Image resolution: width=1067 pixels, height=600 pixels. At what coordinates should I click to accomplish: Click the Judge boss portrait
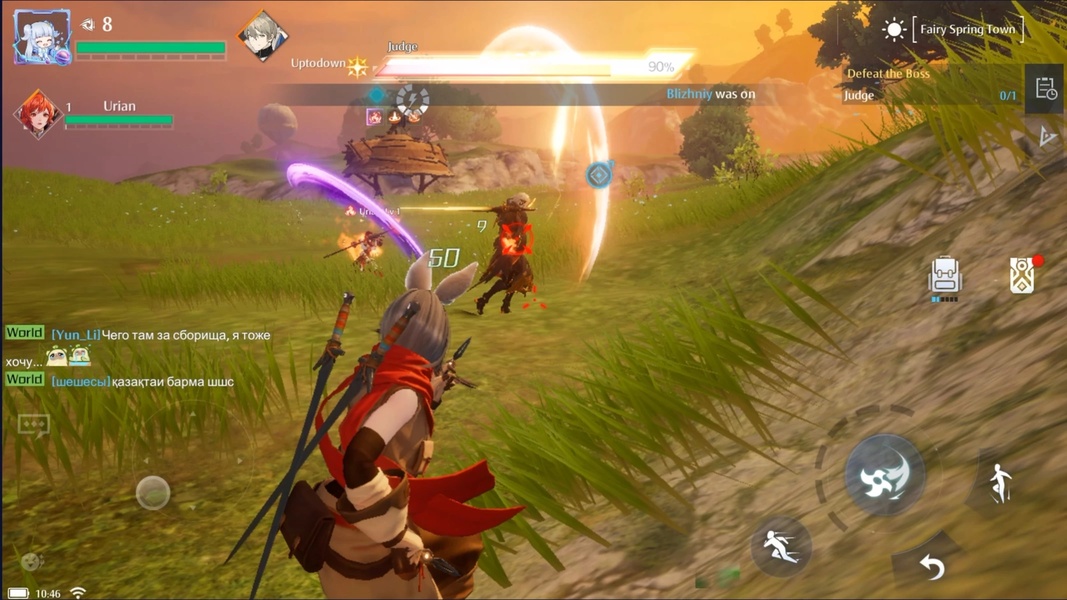click(263, 37)
